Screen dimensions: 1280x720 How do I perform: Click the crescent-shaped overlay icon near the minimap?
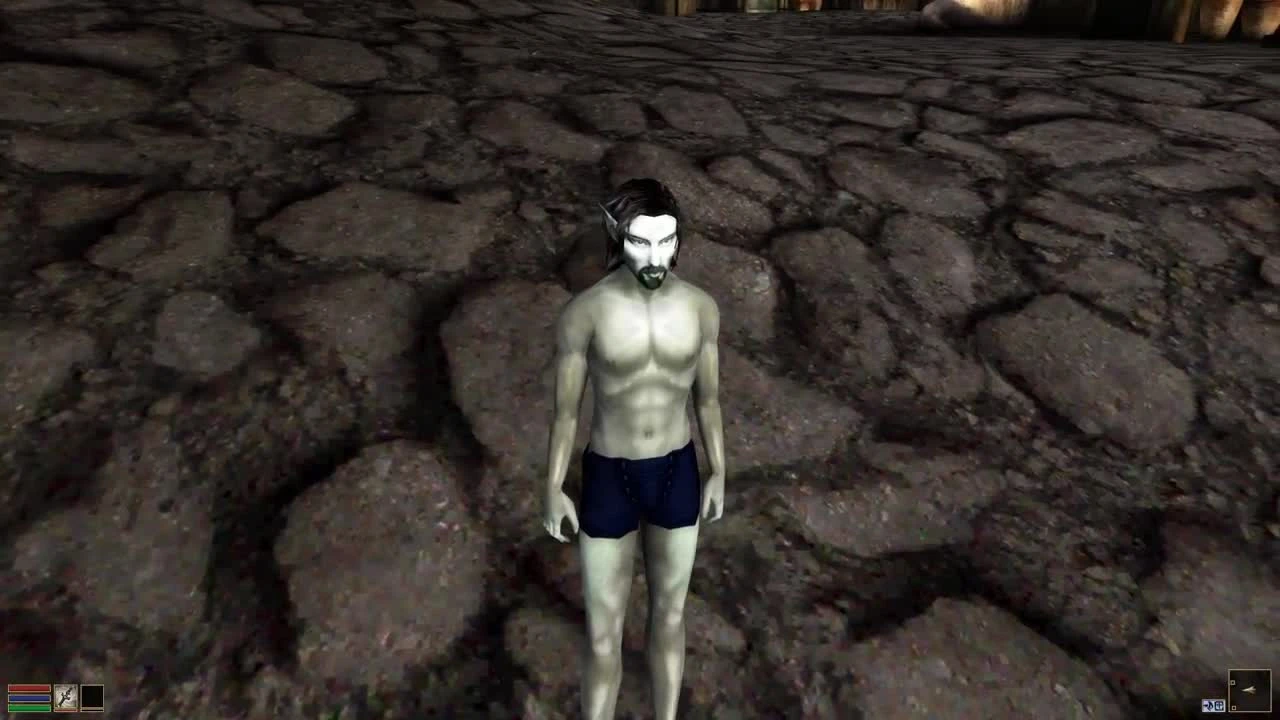[1208, 705]
